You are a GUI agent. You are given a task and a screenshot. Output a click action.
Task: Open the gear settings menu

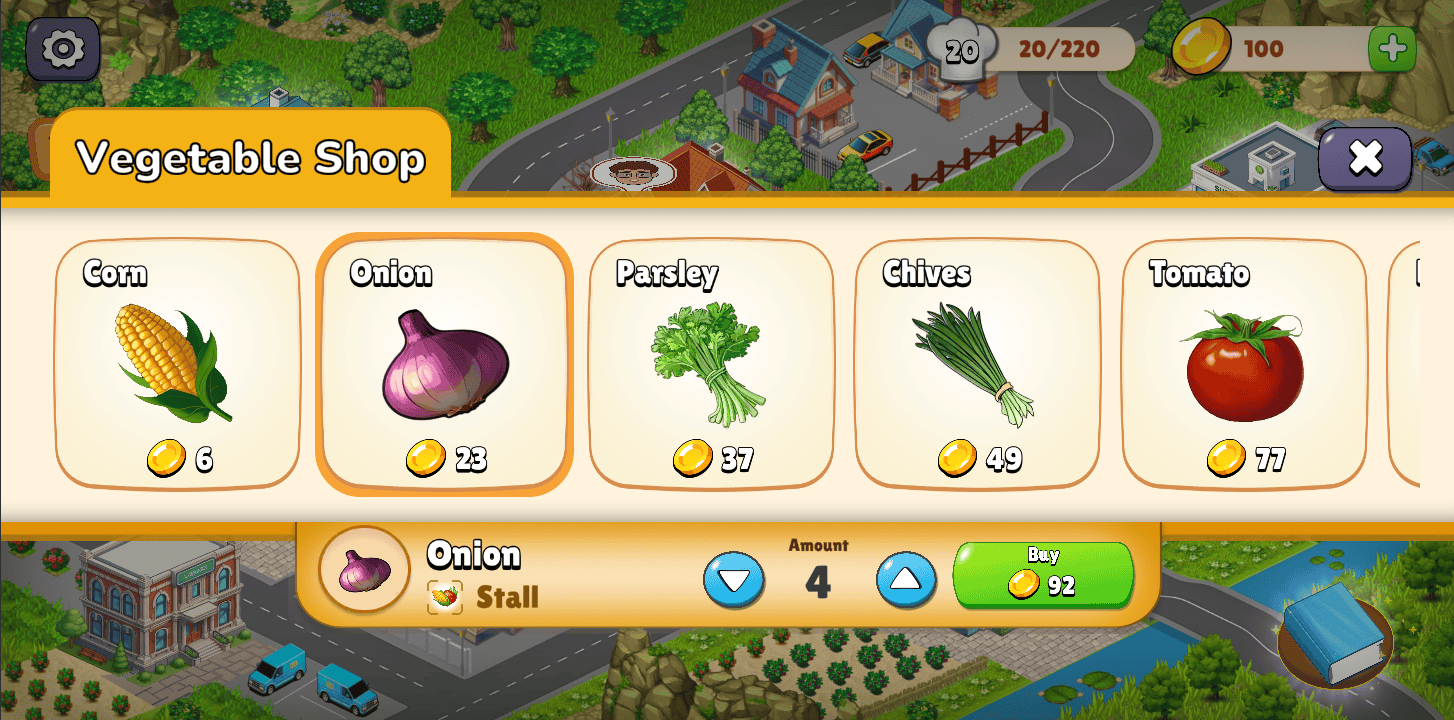point(62,48)
